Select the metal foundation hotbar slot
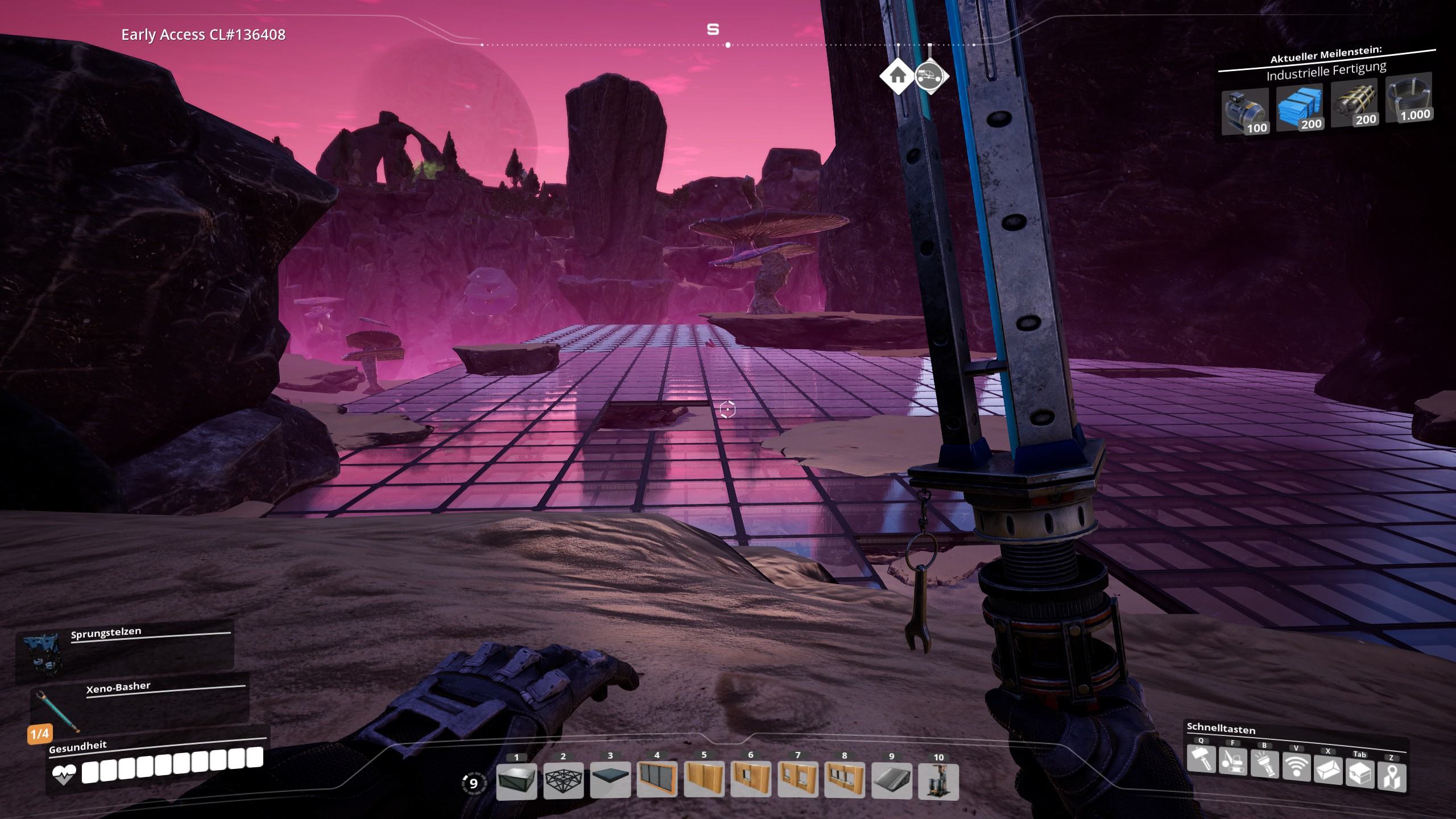The image size is (1456, 819). (516, 780)
